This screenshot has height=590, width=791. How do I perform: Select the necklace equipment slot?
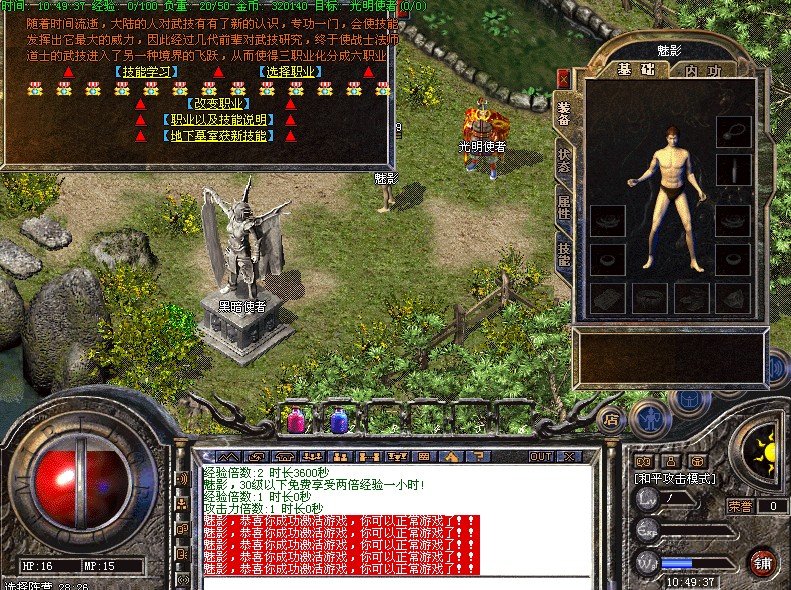(734, 130)
